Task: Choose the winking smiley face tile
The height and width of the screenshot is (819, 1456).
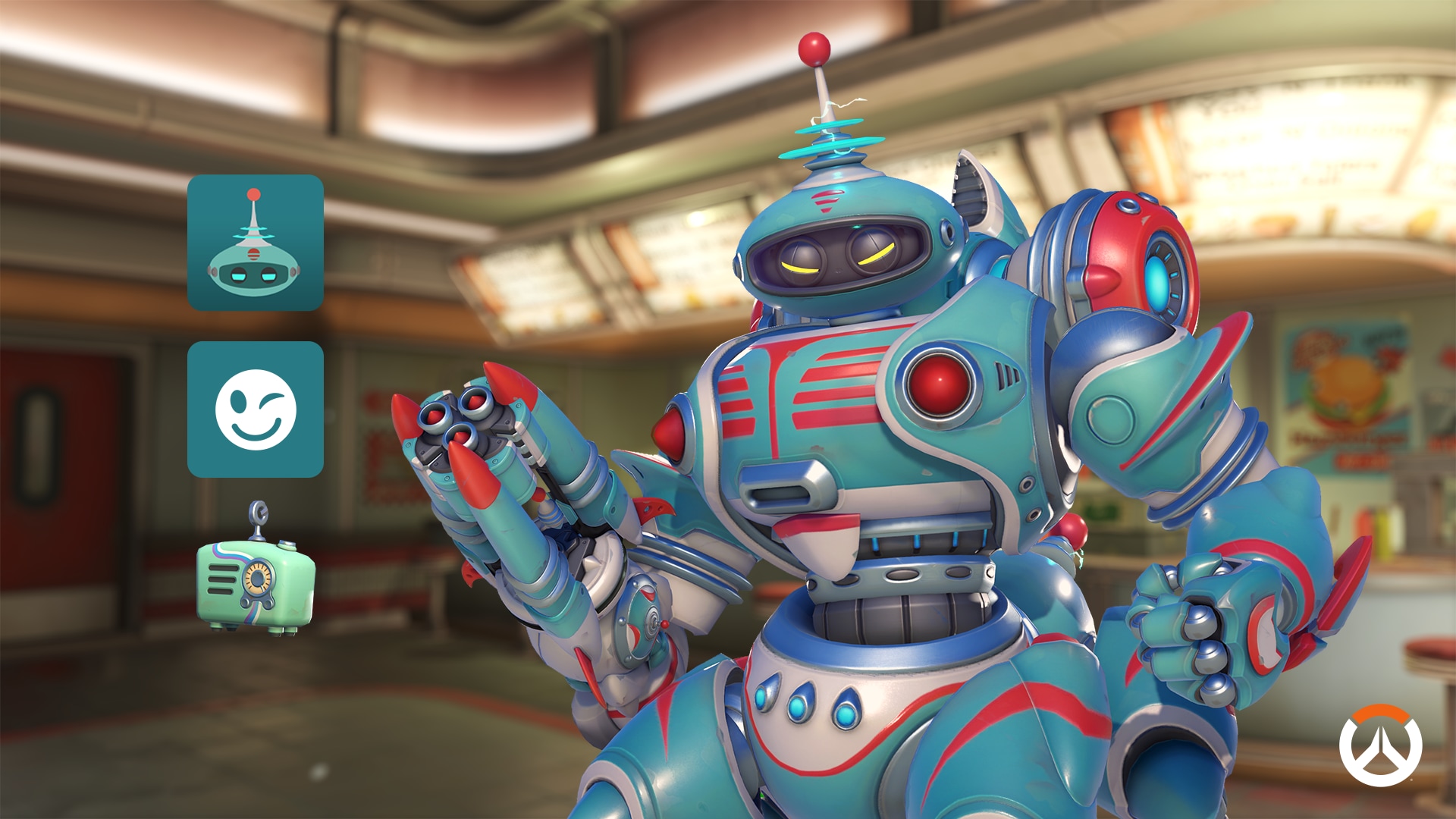Action: 255,409
